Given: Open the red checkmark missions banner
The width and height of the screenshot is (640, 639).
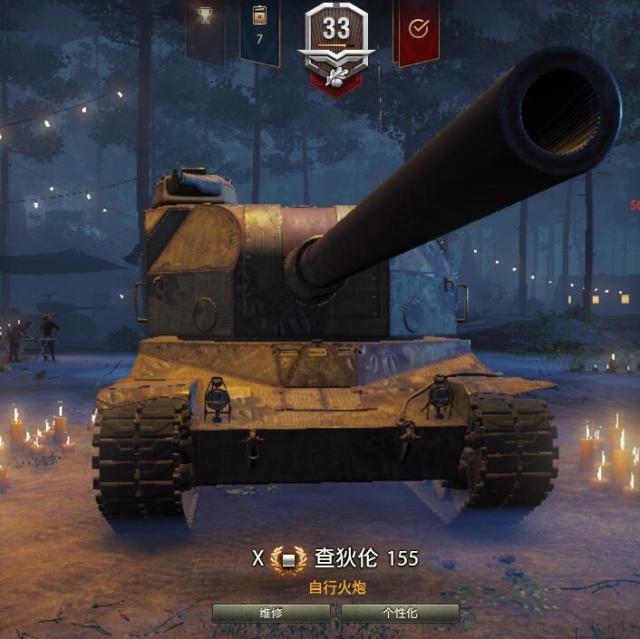Looking at the screenshot, I should click(417, 30).
